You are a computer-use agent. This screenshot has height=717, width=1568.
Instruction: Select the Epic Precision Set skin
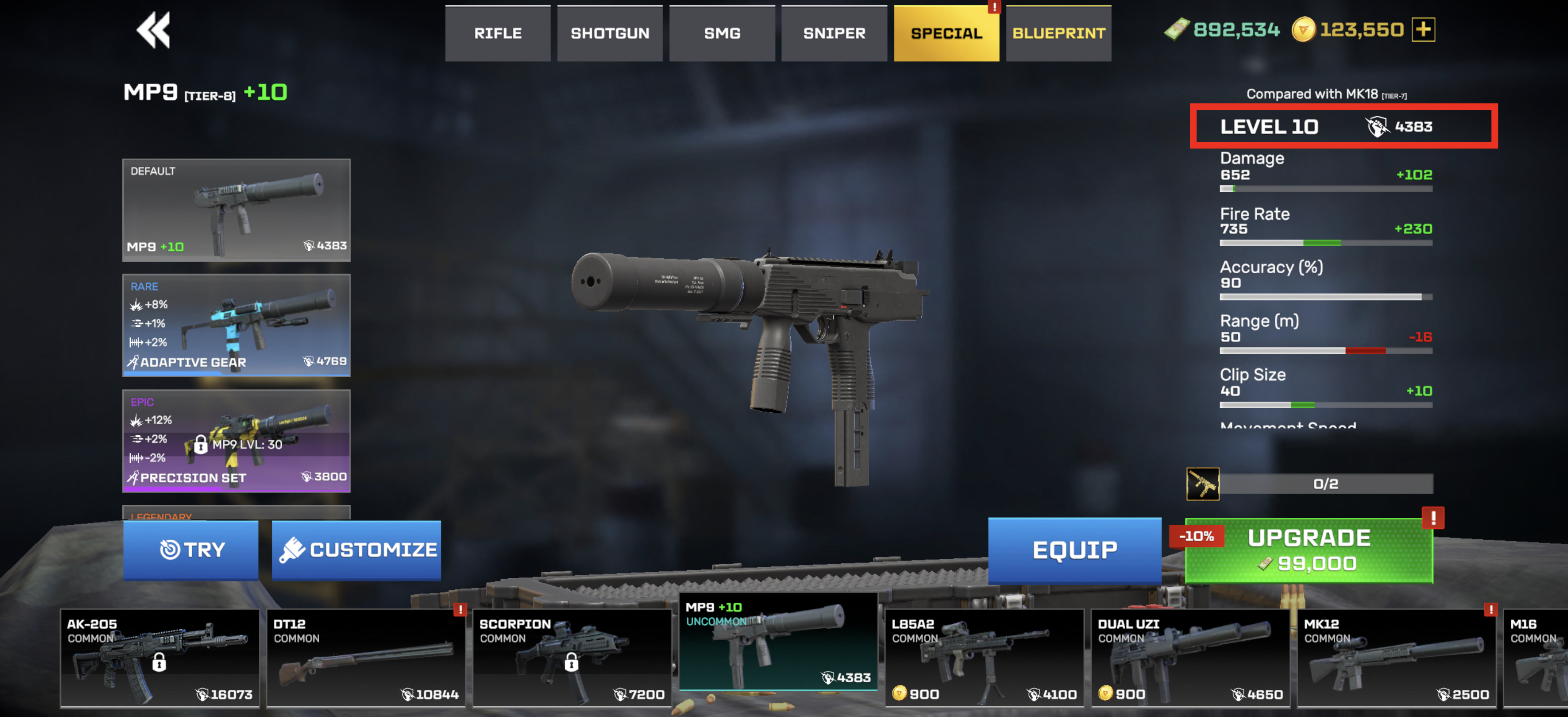click(x=236, y=440)
